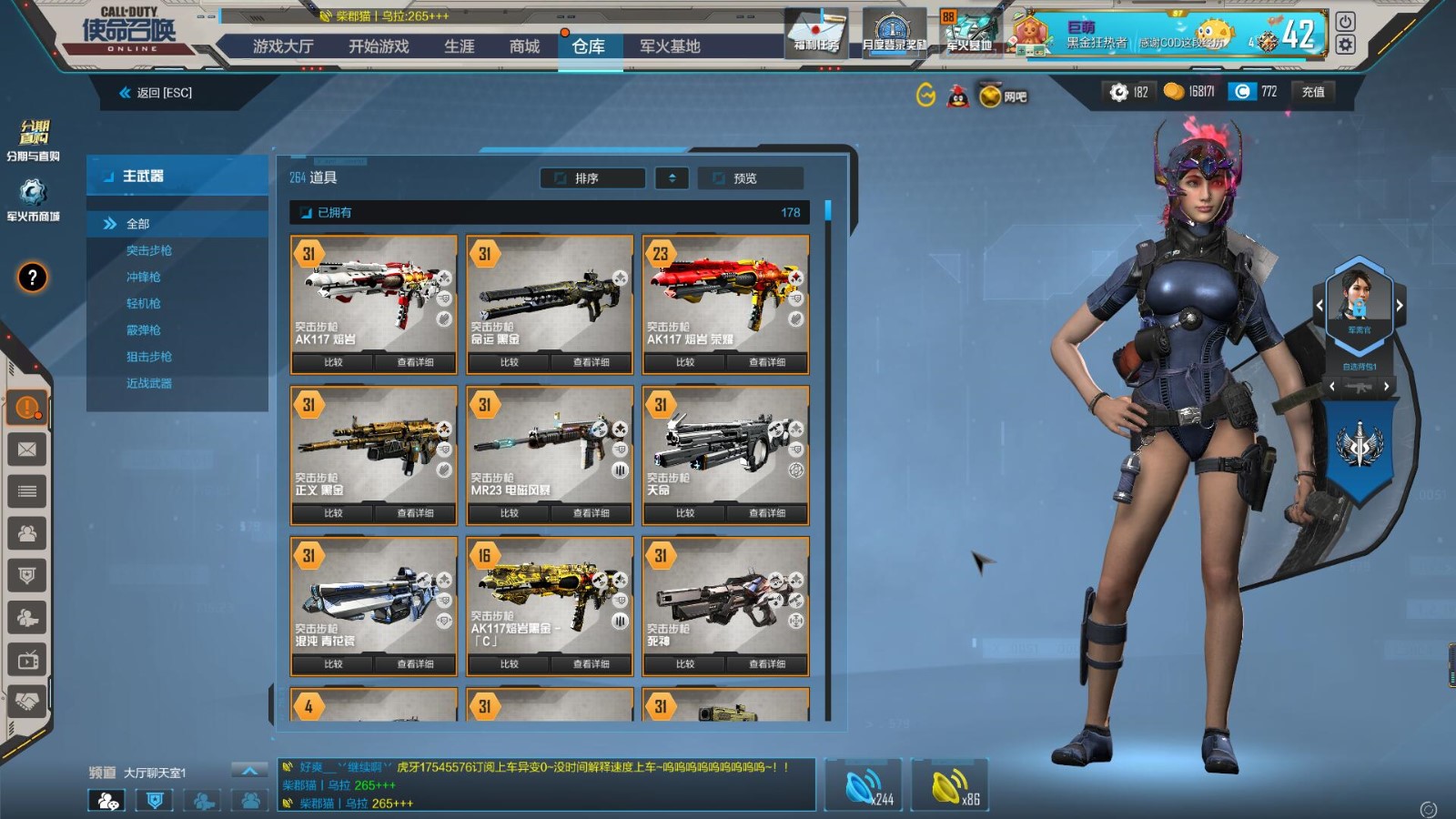Open the 军火基地 tab
This screenshot has height=819, width=1456.
tap(670, 46)
